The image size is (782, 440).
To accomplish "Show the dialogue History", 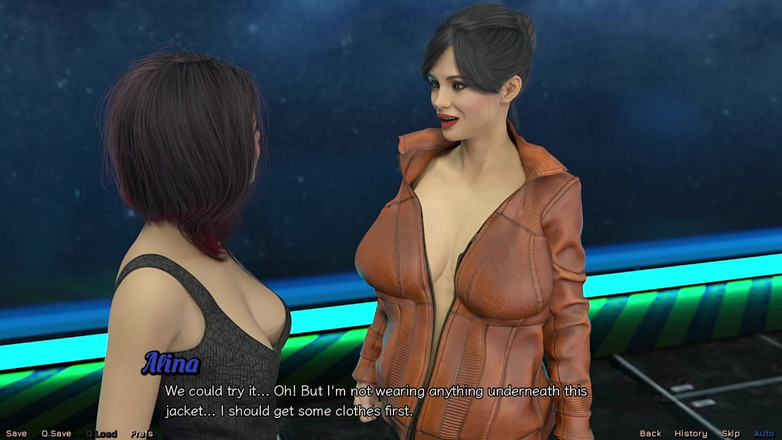I will (690, 434).
